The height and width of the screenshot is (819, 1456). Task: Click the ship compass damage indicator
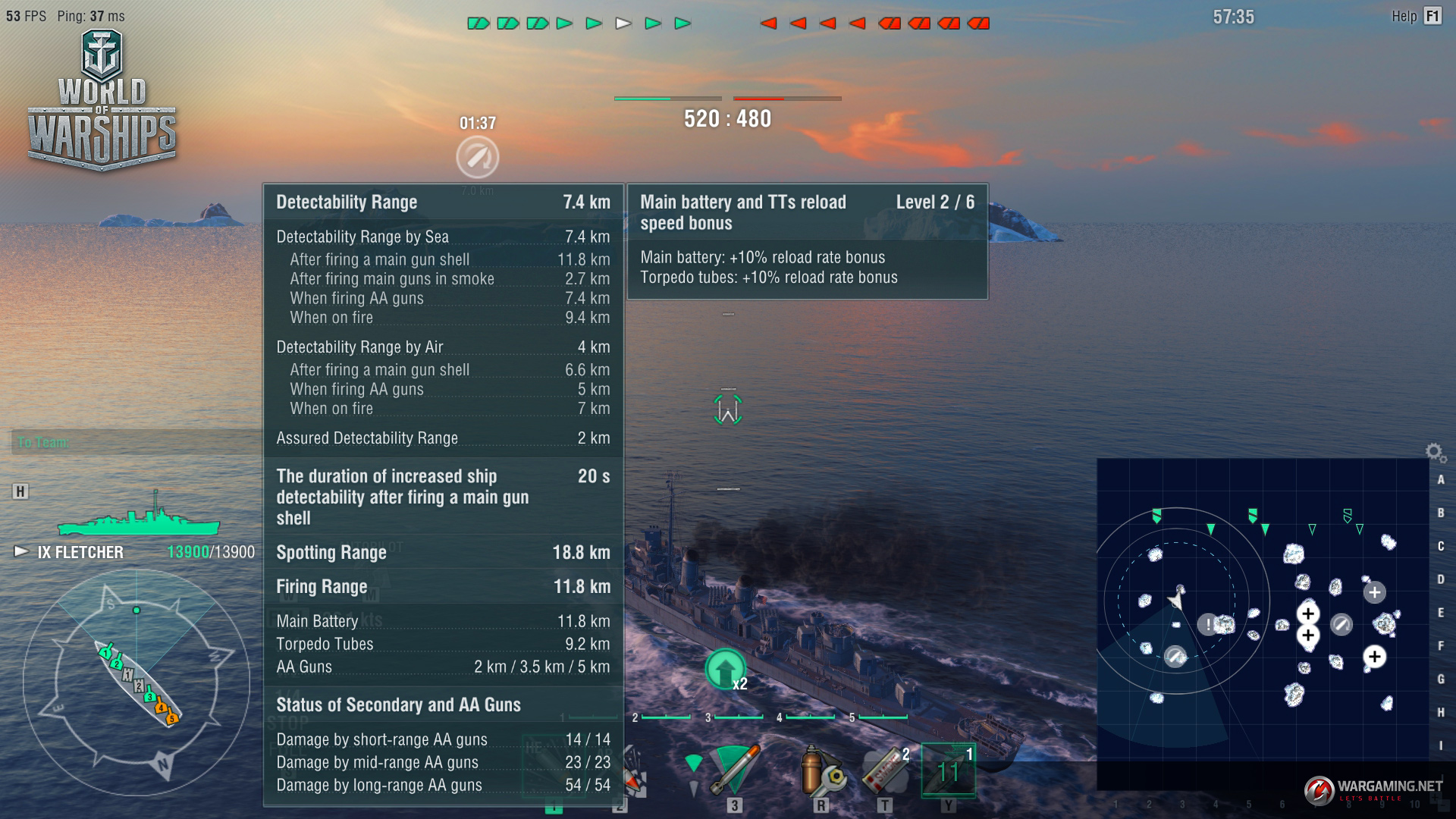click(136, 682)
